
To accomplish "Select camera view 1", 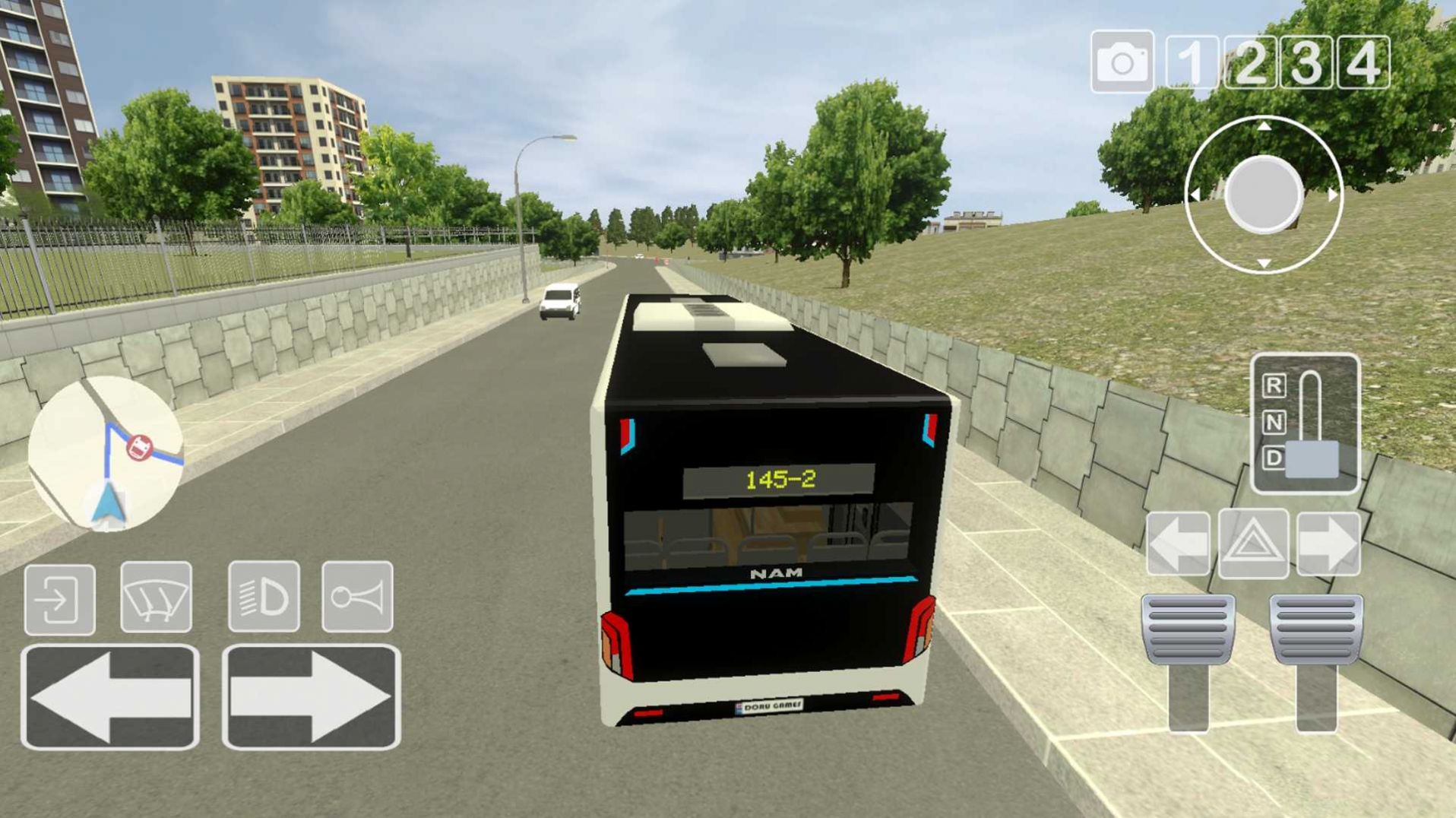I will pos(1191,61).
